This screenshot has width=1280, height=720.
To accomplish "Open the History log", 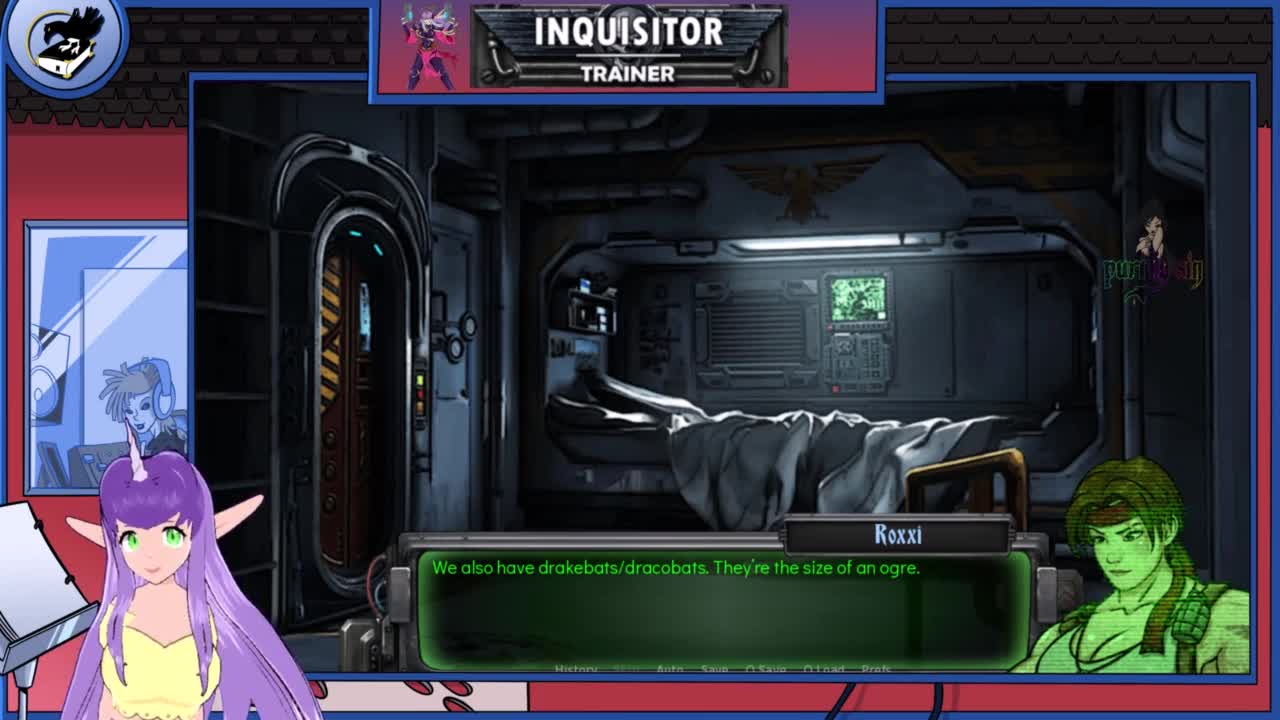I will pos(576,669).
